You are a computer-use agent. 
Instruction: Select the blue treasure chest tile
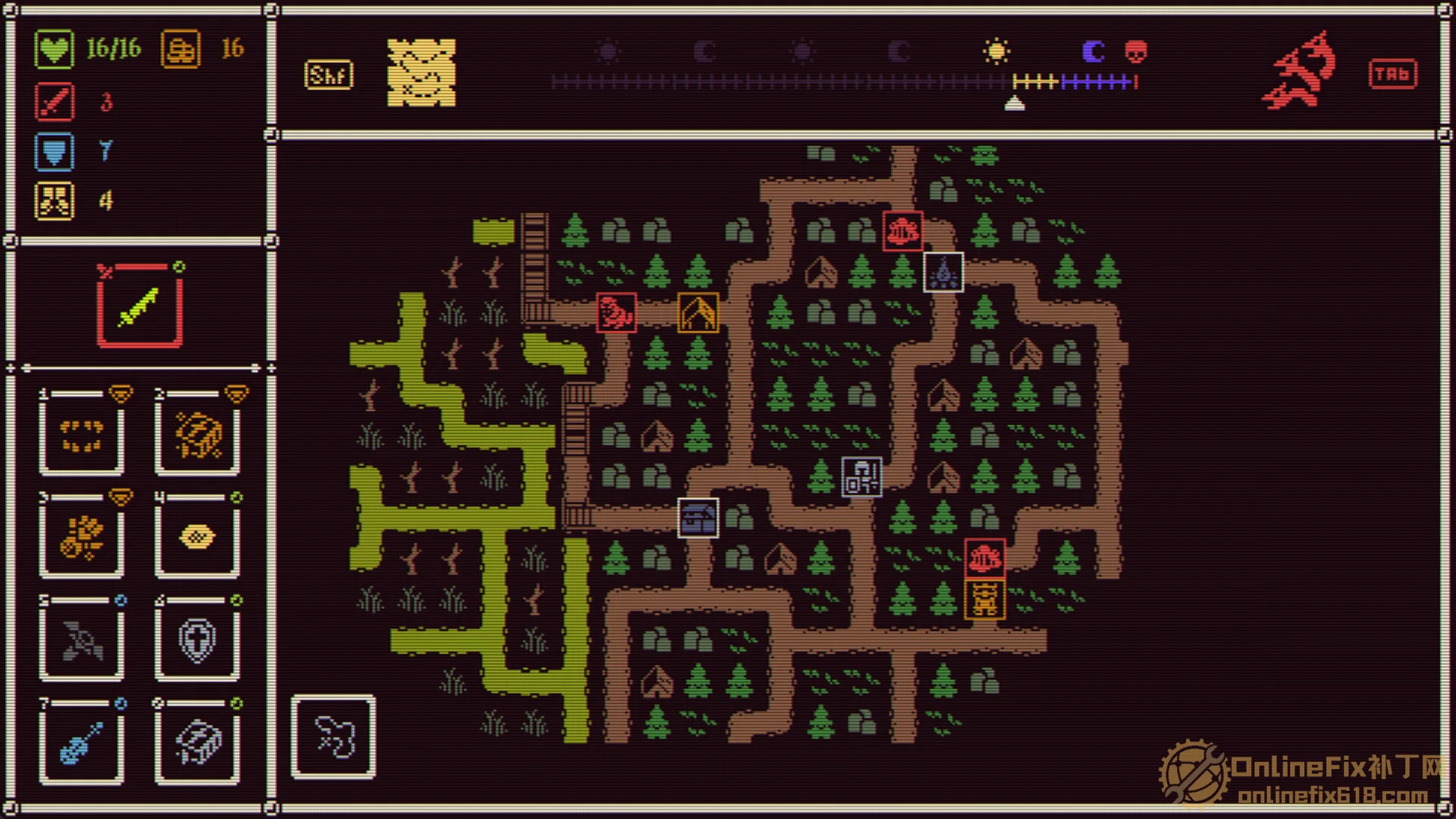(x=698, y=518)
